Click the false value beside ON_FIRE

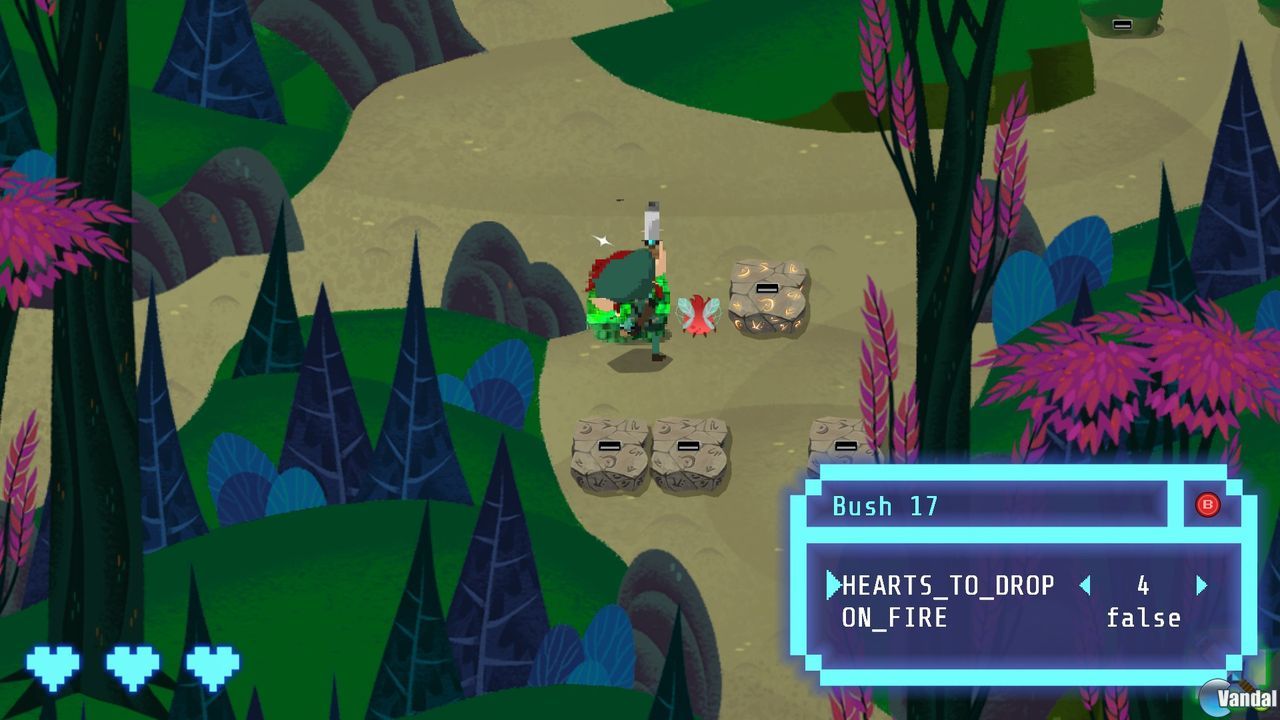click(1143, 618)
